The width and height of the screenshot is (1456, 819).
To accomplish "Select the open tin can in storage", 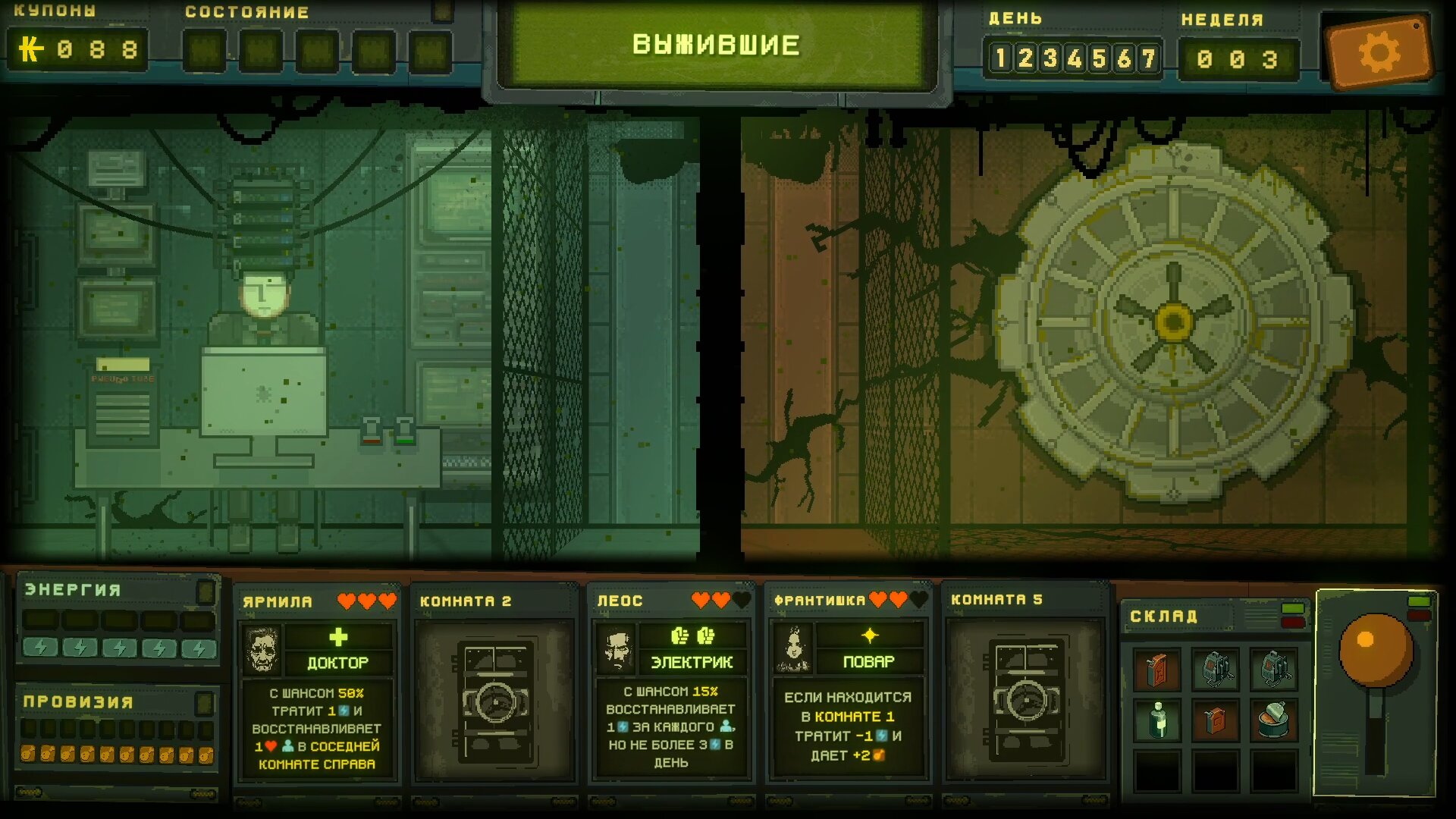I will coord(1273,720).
